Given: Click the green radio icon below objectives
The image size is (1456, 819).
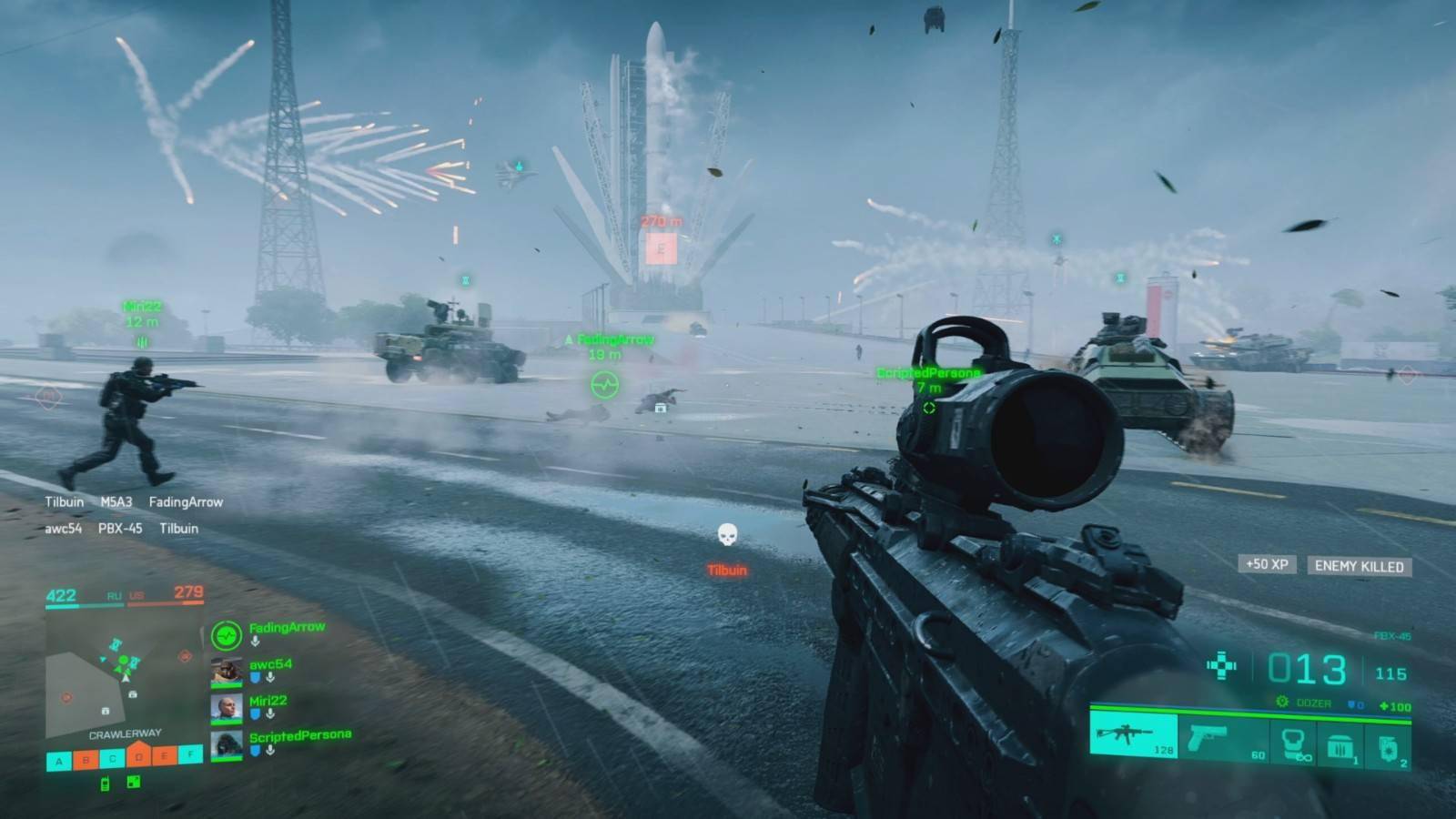Looking at the screenshot, I should (x=105, y=784).
